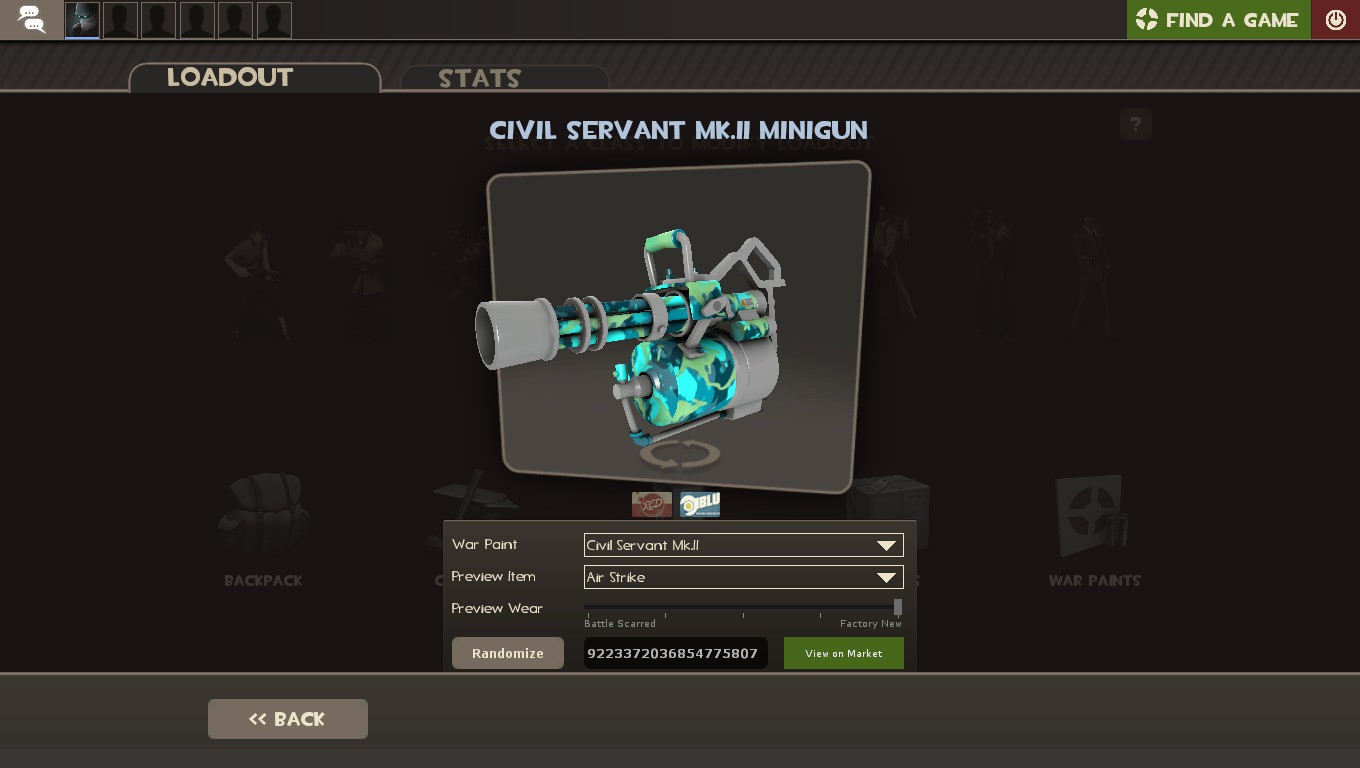Select the active Heavy loadout thumbnail
Screen dimensions: 1360x768
point(81,19)
